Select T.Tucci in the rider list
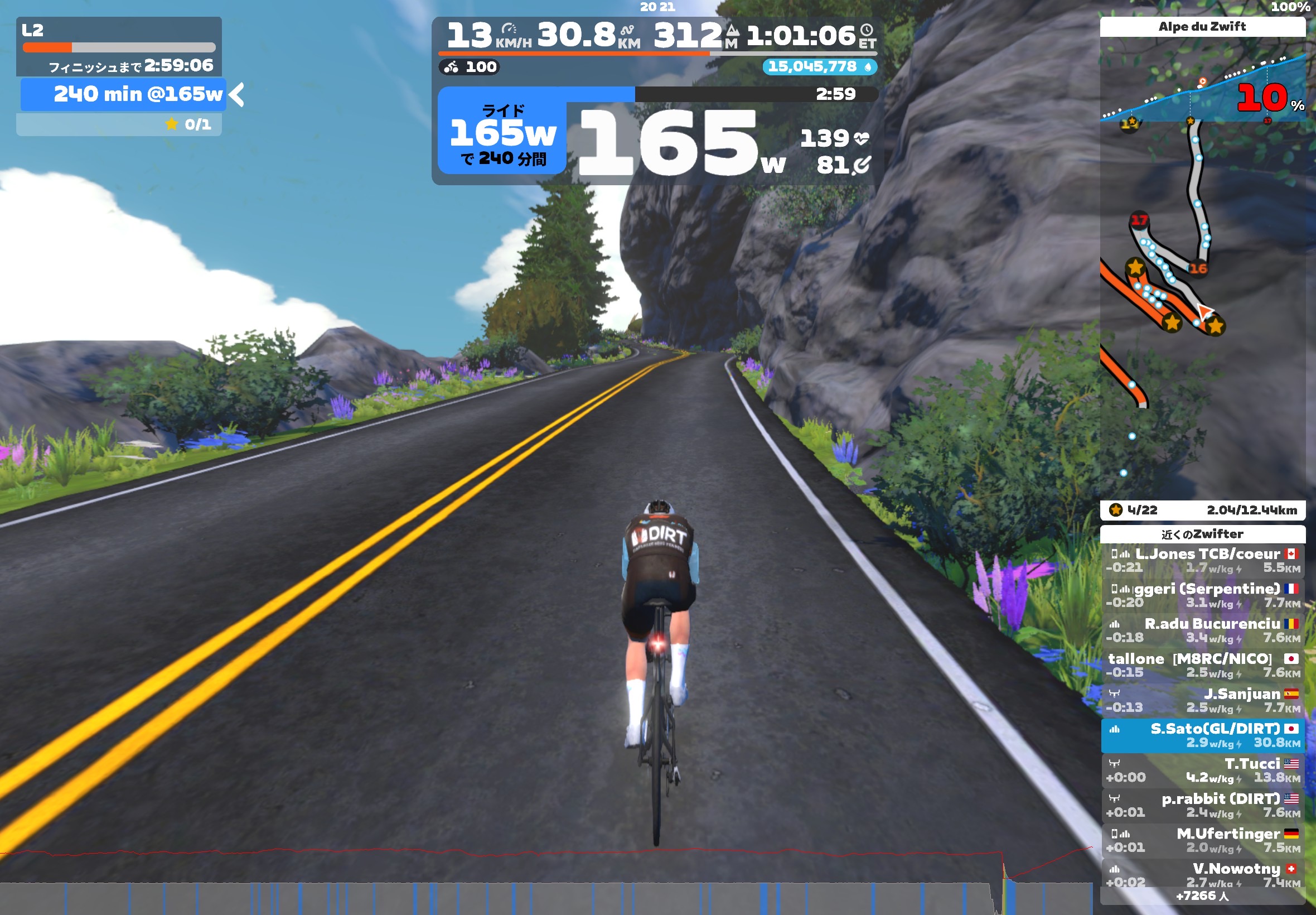This screenshot has width=1316, height=915. (1202, 770)
